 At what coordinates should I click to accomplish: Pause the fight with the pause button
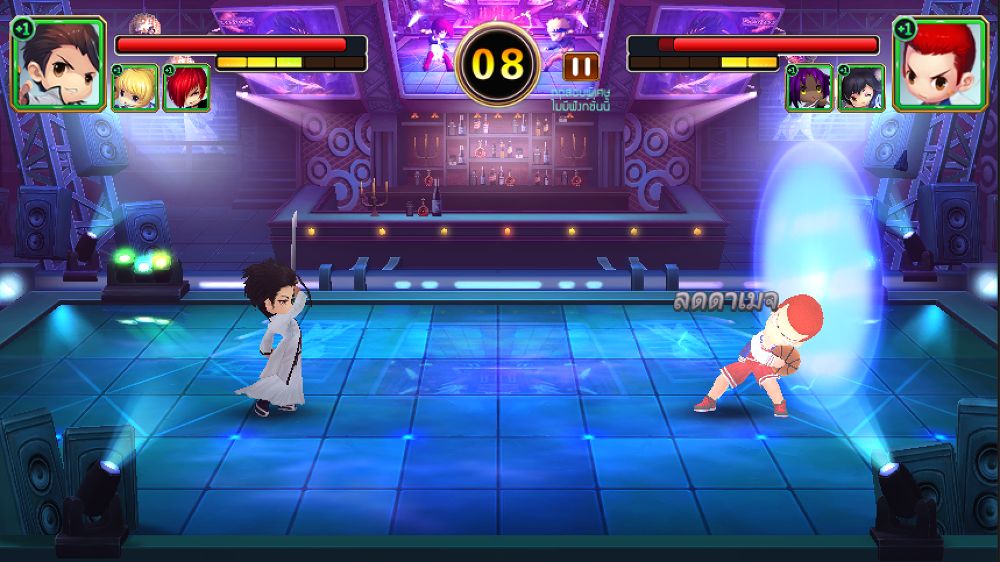click(581, 67)
